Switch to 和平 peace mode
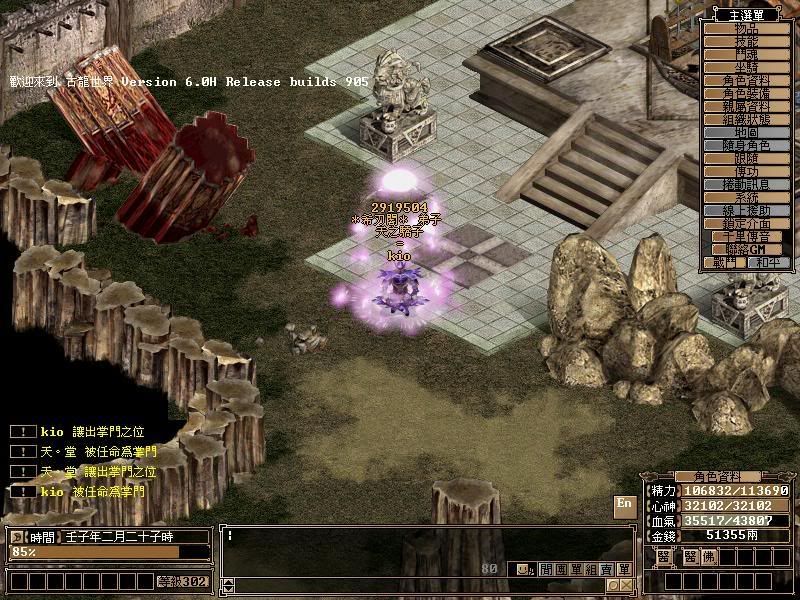The width and height of the screenshot is (800, 600). click(766, 262)
